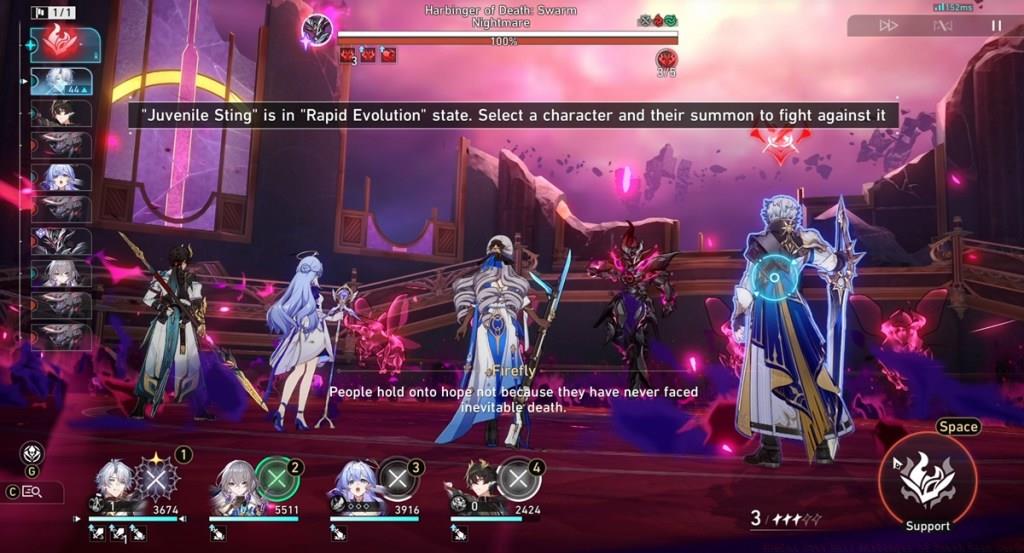This screenshot has height=553, width=1024.
Task: Select blue-haired character in turn order list
Action: 62,177
